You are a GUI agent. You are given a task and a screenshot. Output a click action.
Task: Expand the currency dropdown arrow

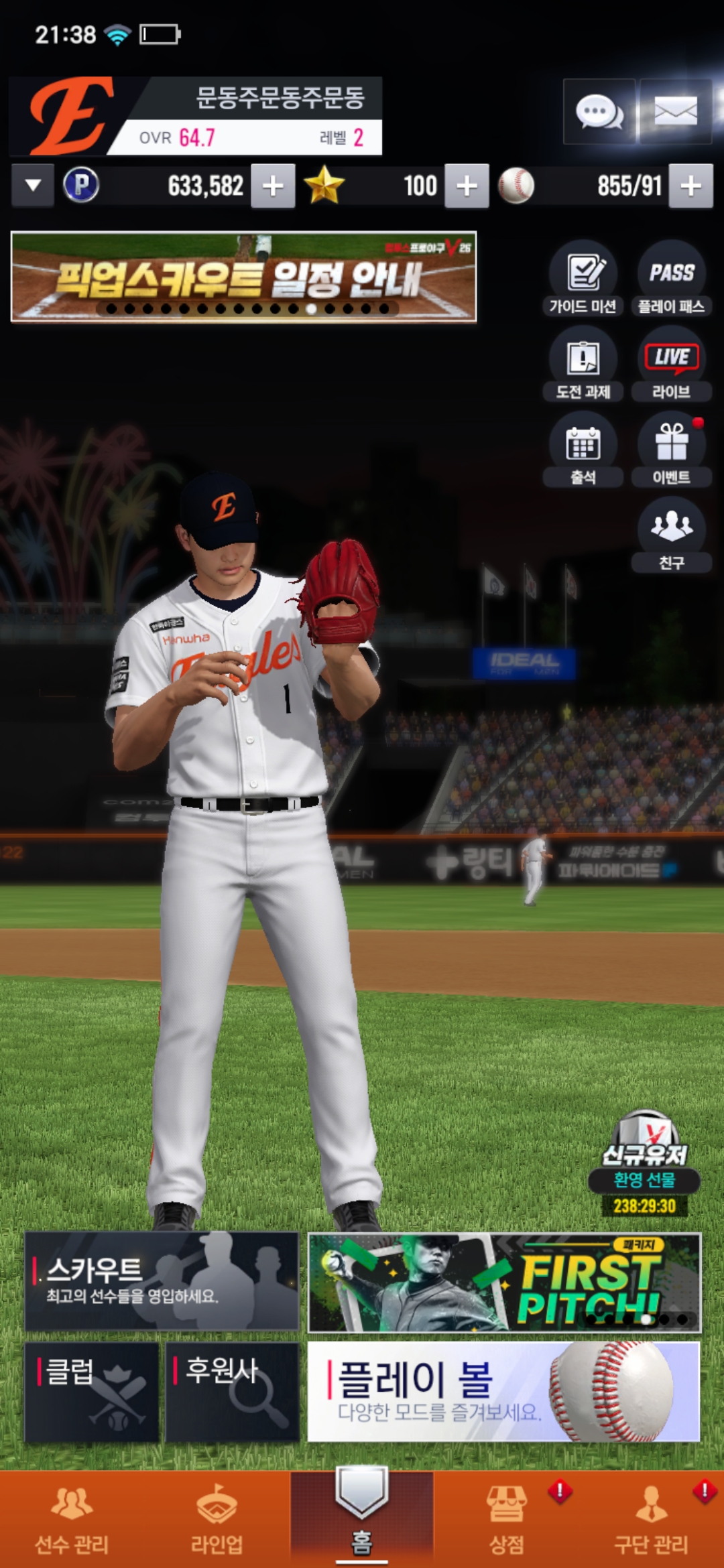point(33,186)
